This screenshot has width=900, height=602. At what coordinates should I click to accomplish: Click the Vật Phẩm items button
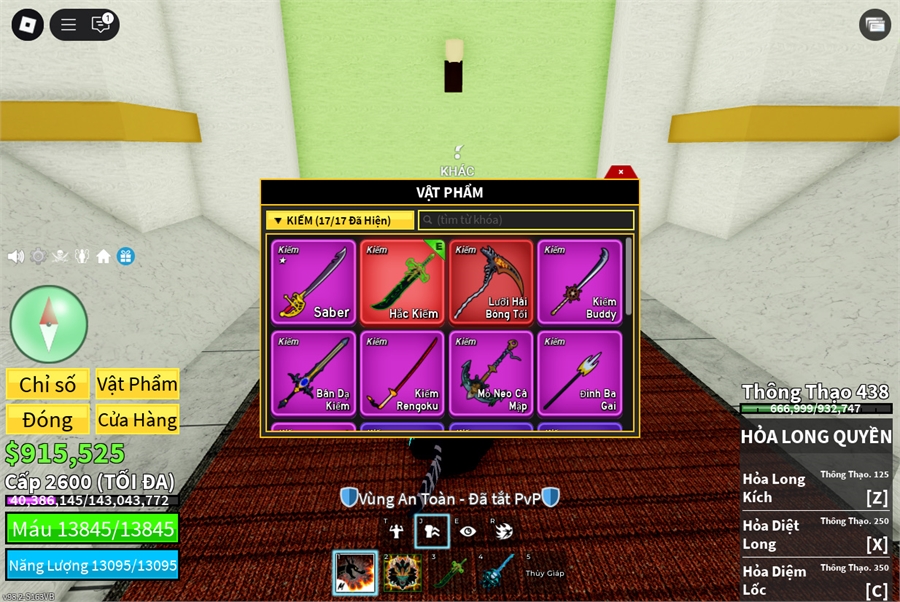[138, 385]
